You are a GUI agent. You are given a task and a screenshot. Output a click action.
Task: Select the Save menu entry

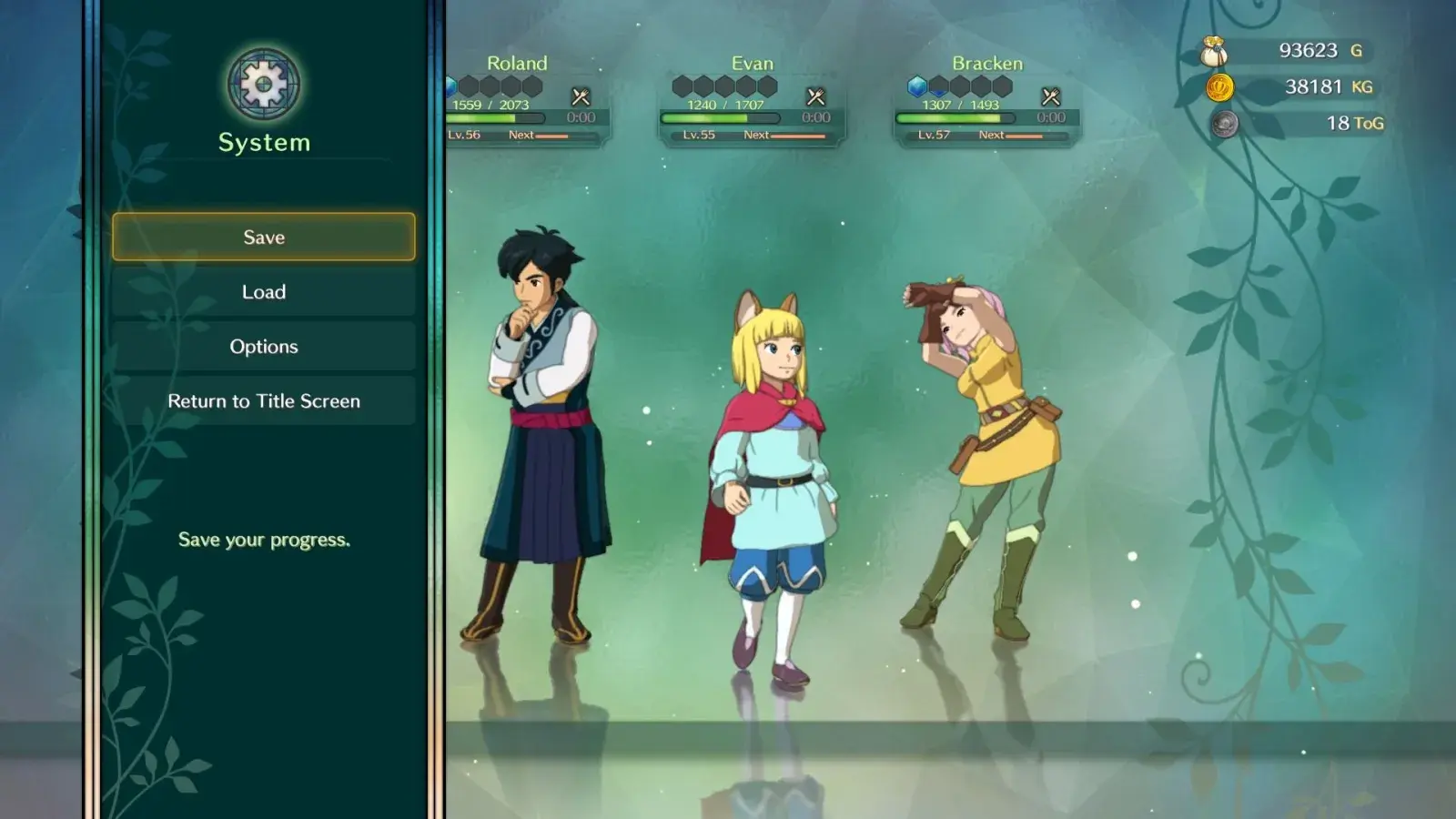[264, 237]
